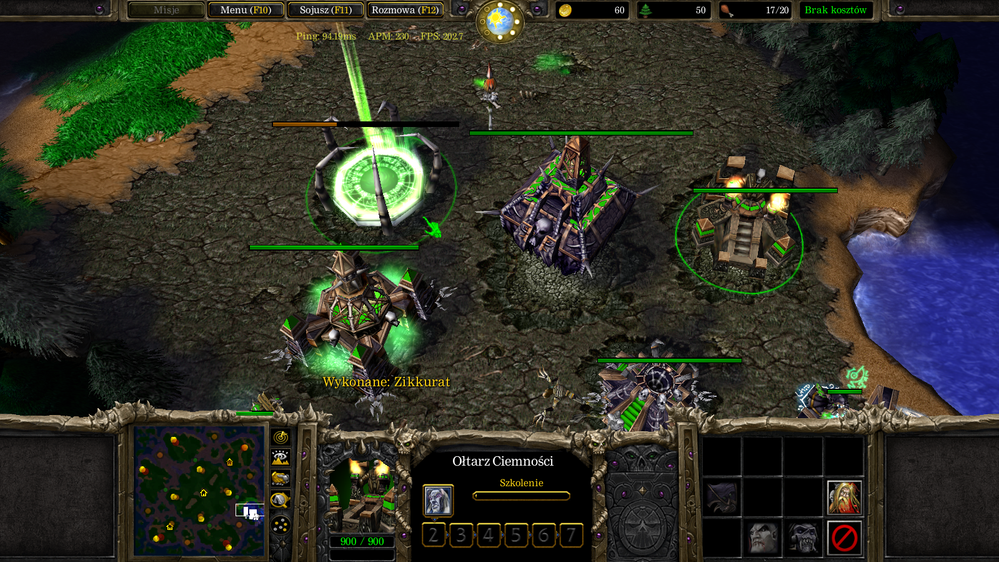Activate the minimap signal ping button

tap(281, 437)
